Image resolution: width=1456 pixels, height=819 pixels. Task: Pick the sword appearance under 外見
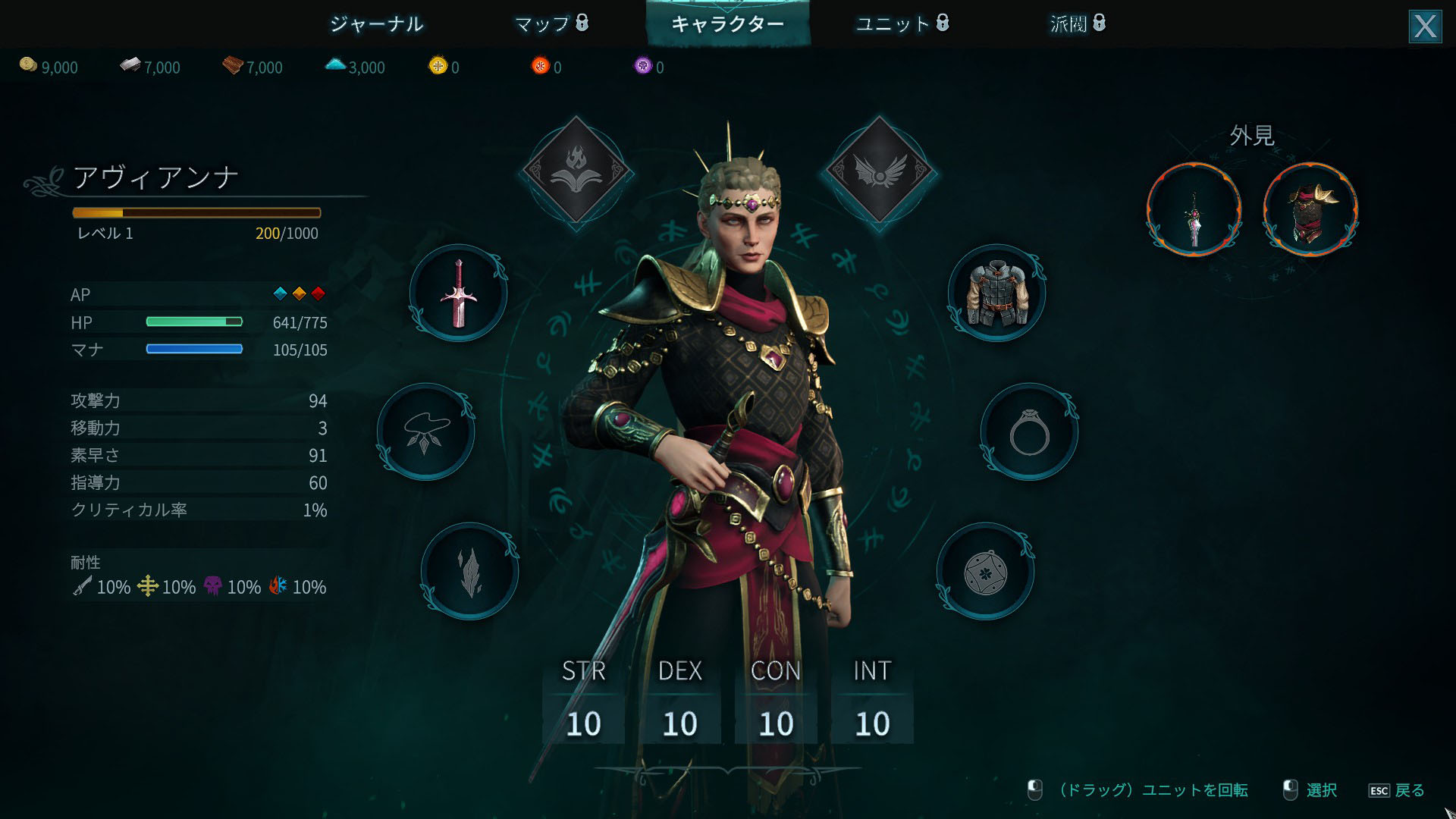pos(1194,210)
